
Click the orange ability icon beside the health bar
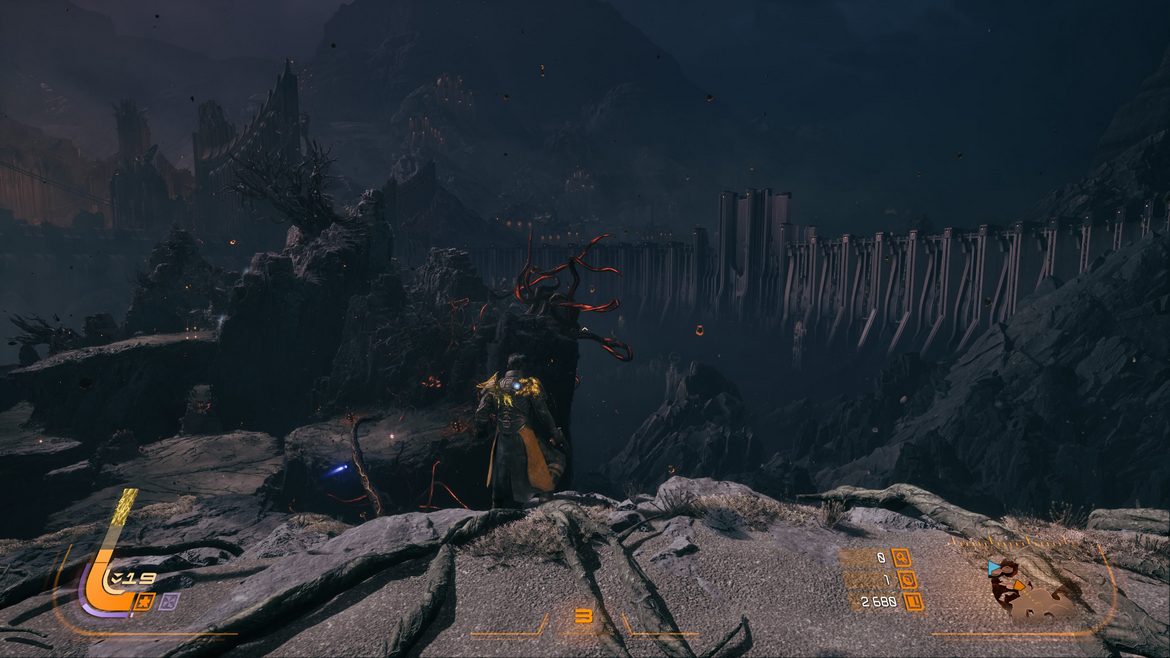(x=144, y=601)
